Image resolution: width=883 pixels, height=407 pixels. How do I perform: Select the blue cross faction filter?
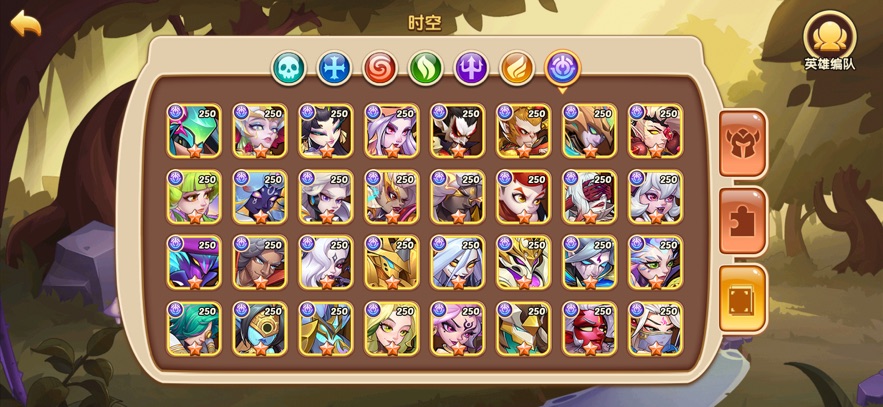coord(334,68)
